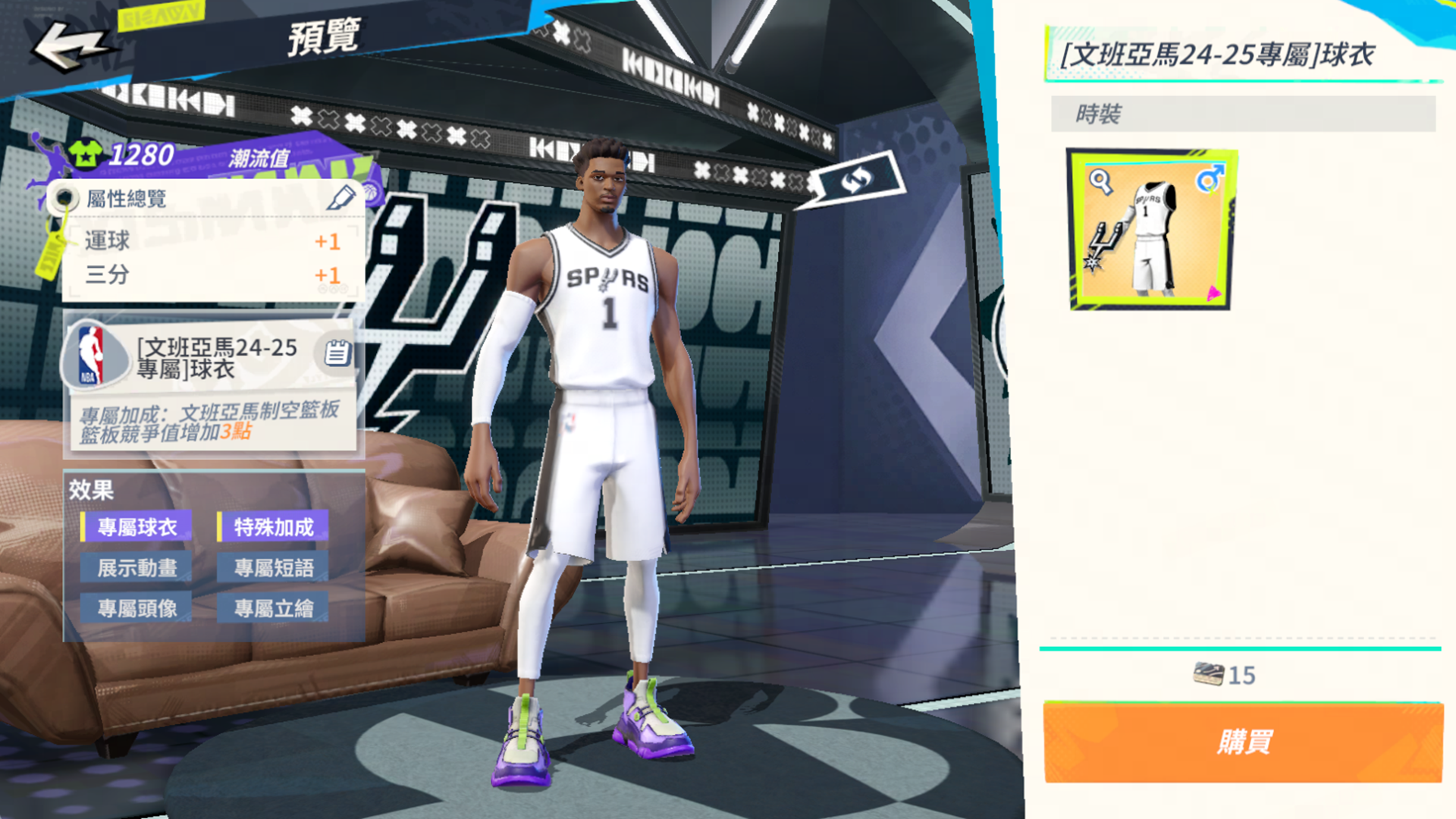Open the 專屬頭像 effect
Screen dimensions: 1456x819
136,608
